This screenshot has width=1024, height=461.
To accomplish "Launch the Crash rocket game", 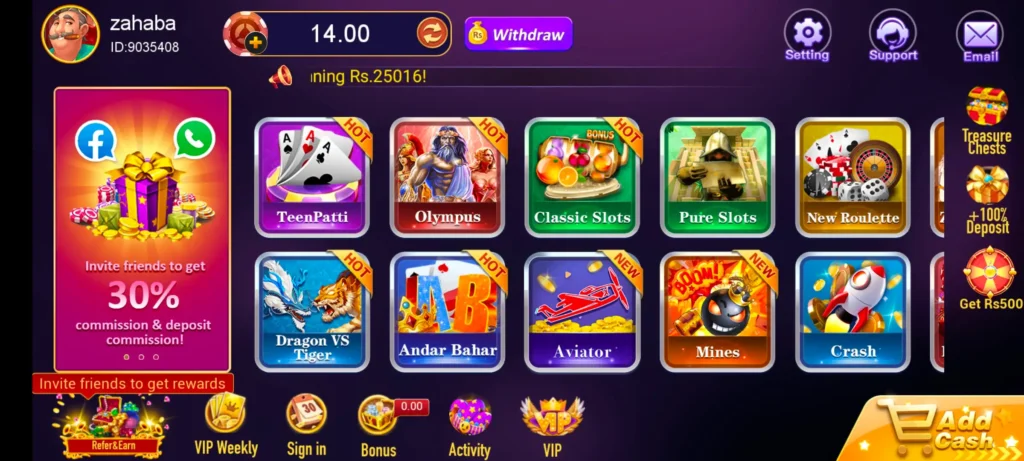I will click(852, 311).
